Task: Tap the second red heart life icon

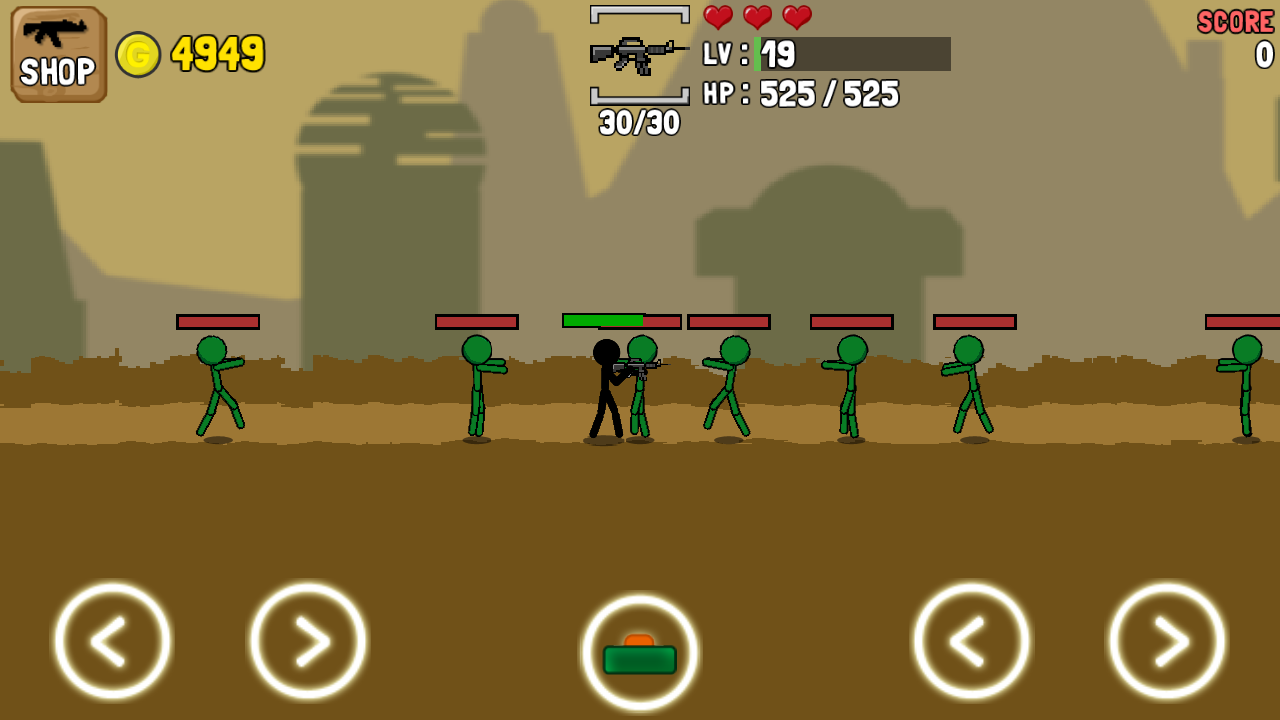Action: tap(755, 17)
